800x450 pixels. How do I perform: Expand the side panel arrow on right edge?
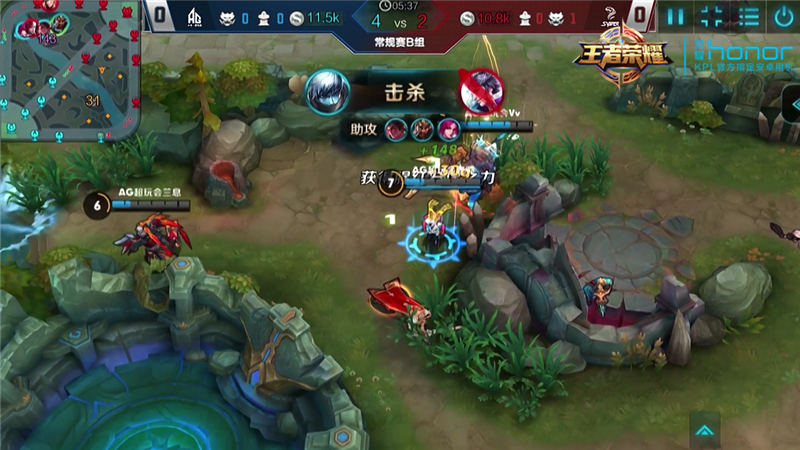(791, 101)
